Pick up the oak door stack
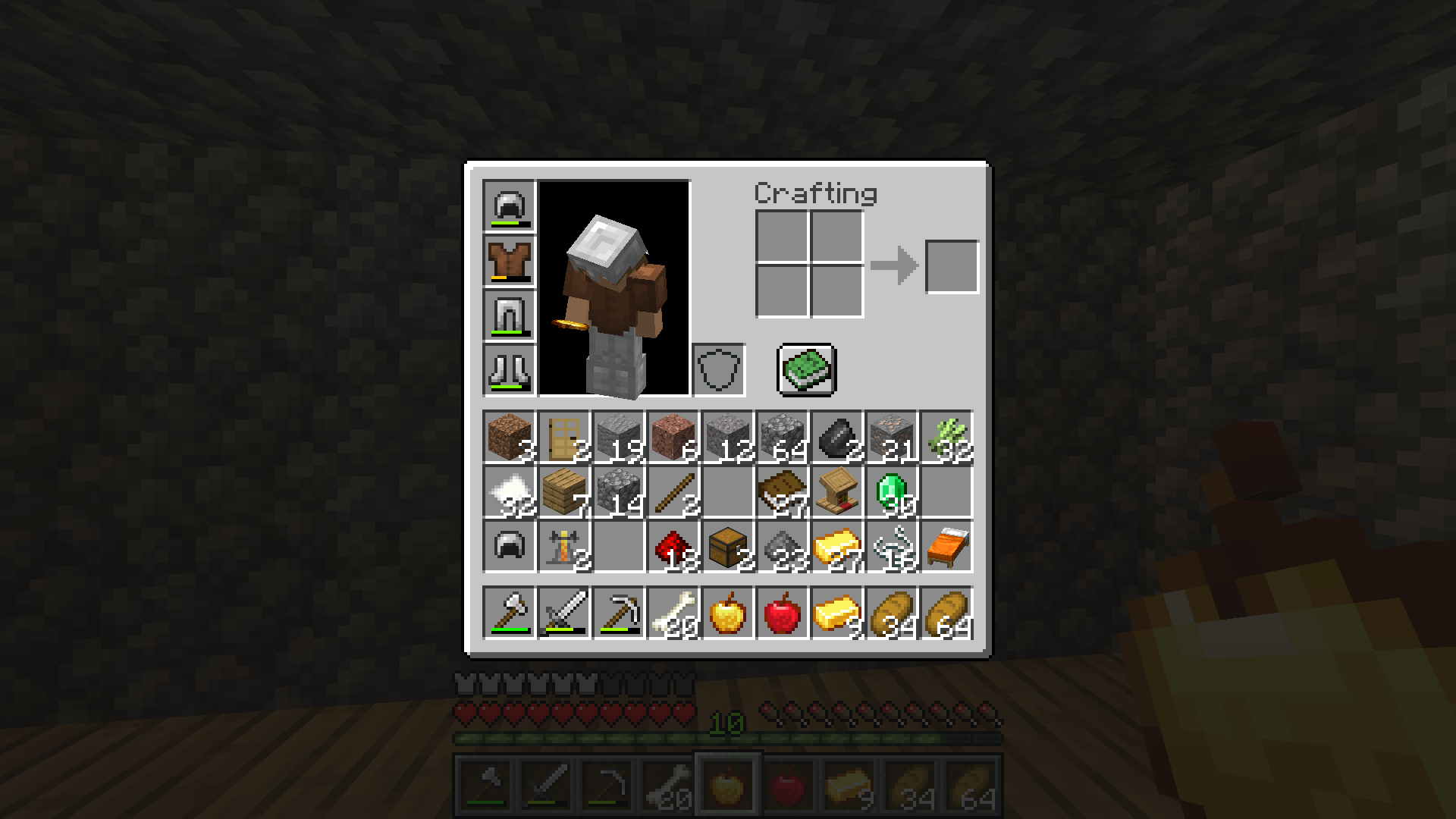The image size is (1456, 819). (x=563, y=438)
